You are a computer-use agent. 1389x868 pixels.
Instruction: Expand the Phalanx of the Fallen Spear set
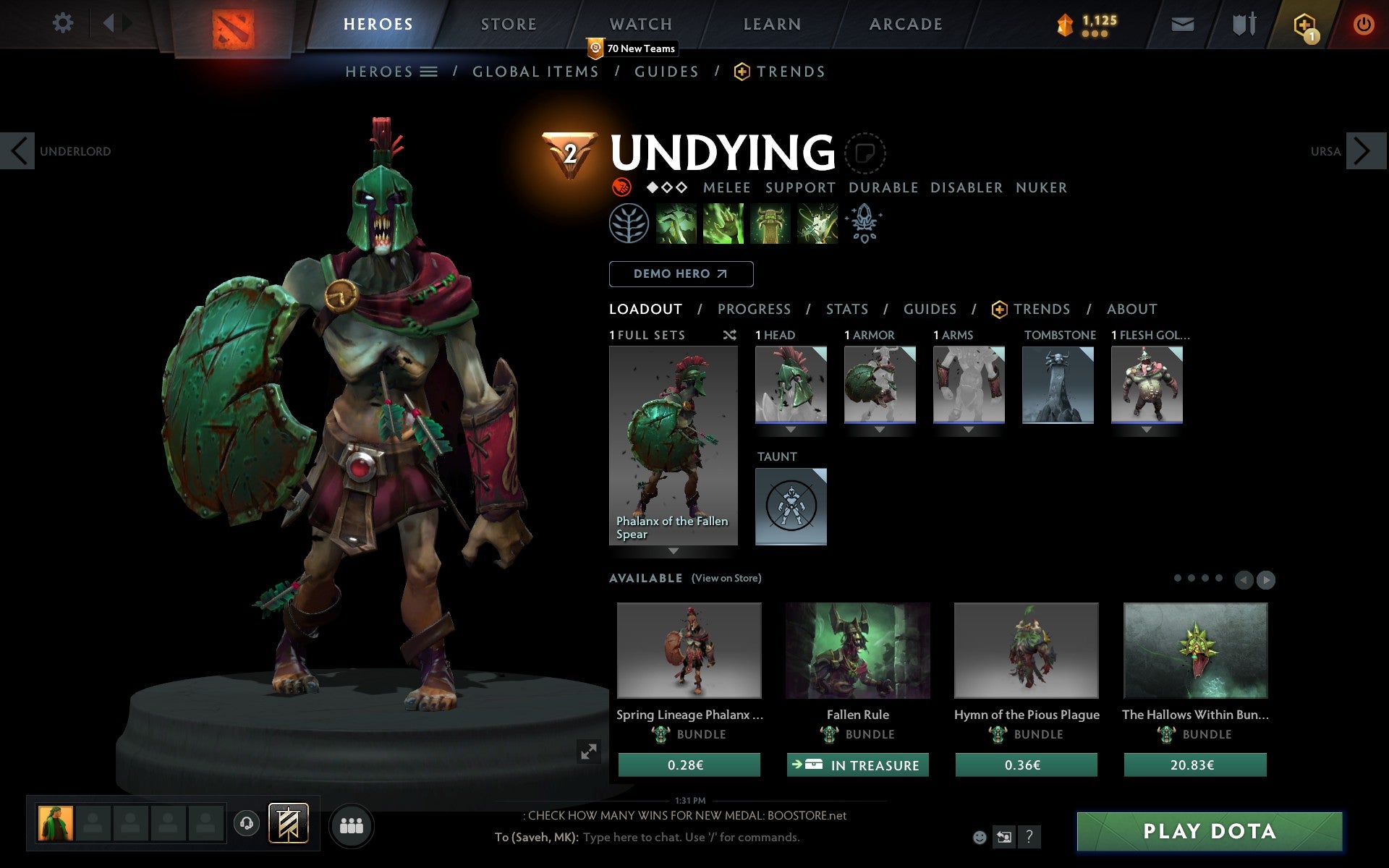coord(673,551)
